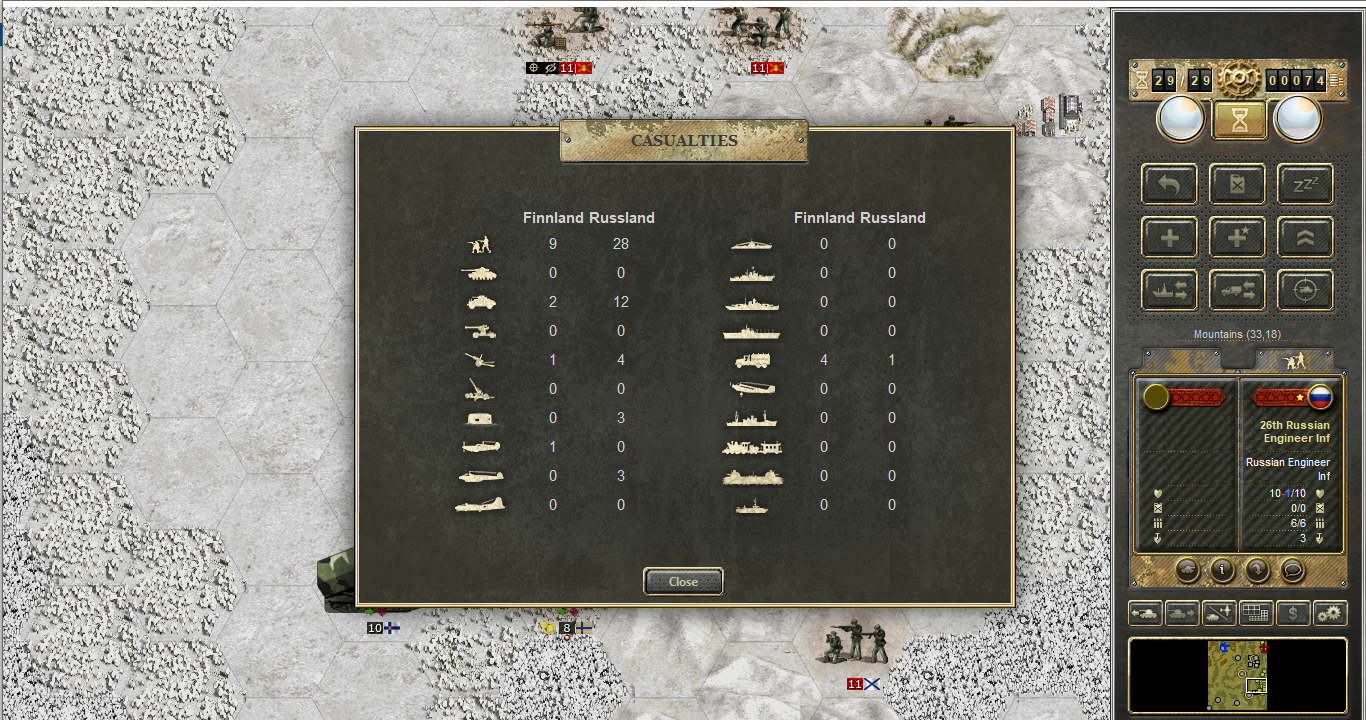Click the truck transport swap button
Image resolution: width=1366 pixels, height=720 pixels.
pos(1238,290)
